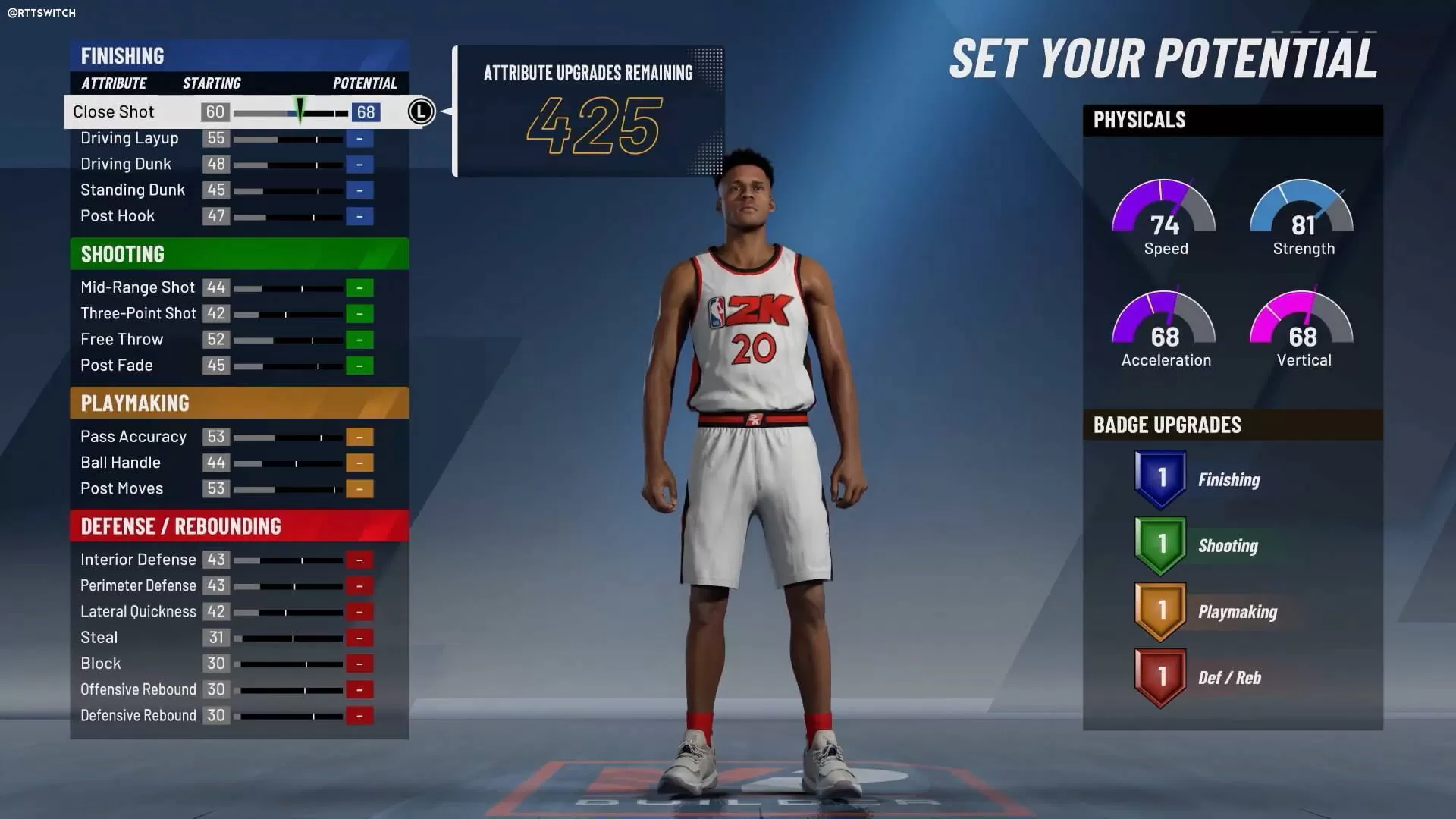Select the Three-Point Shot attribute
Viewport: 1456px width, 819px height.
[138, 313]
